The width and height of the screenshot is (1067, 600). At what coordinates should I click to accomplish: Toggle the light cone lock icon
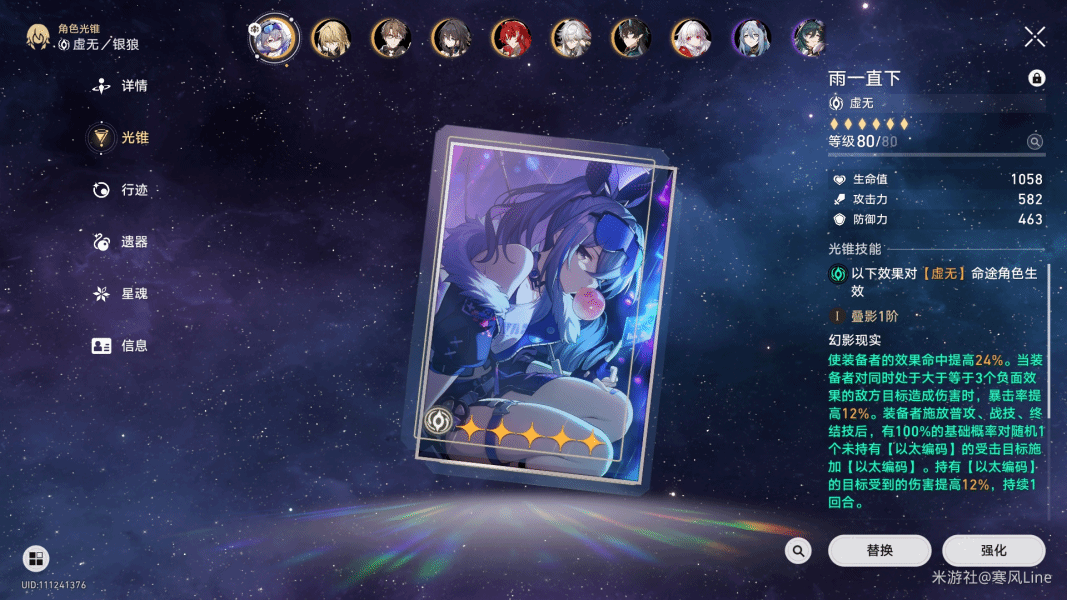tap(1036, 78)
